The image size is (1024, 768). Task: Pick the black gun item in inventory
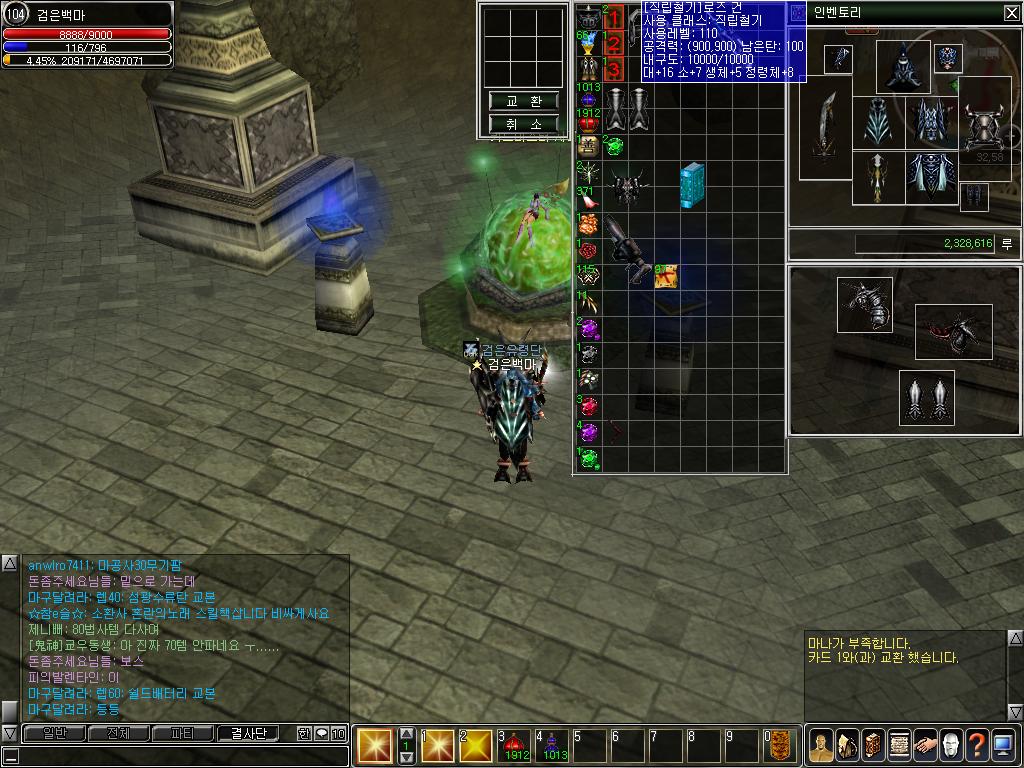coord(628,247)
